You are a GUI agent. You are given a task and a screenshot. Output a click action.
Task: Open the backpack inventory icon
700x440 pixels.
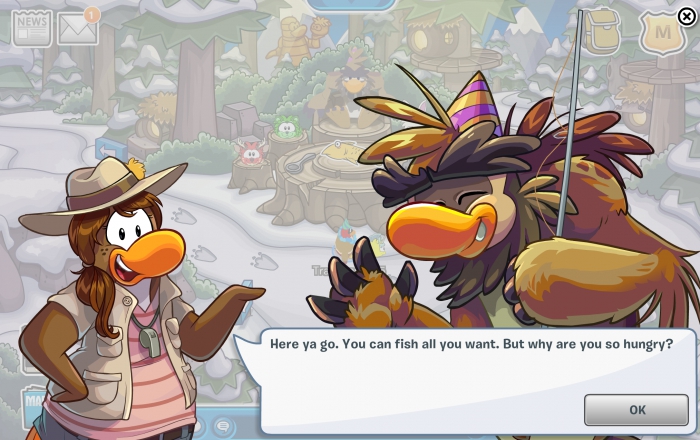point(602,33)
